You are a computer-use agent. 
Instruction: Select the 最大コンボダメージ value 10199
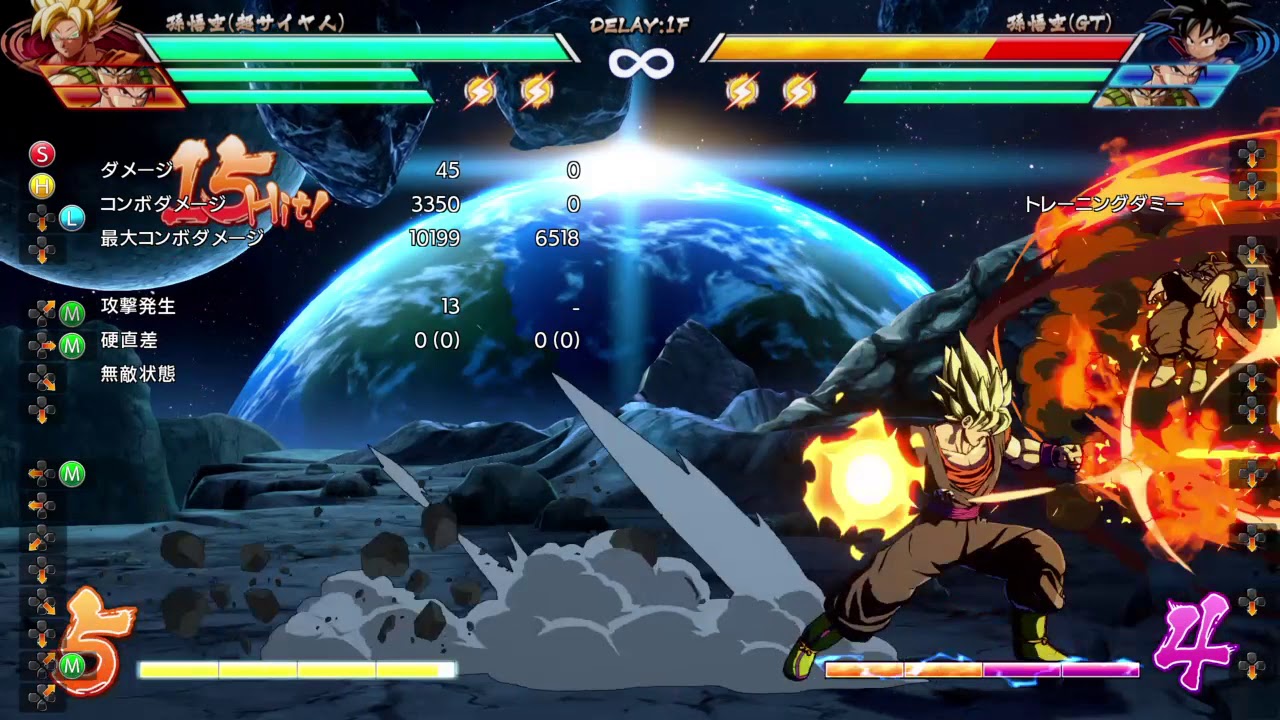point(436,239)
